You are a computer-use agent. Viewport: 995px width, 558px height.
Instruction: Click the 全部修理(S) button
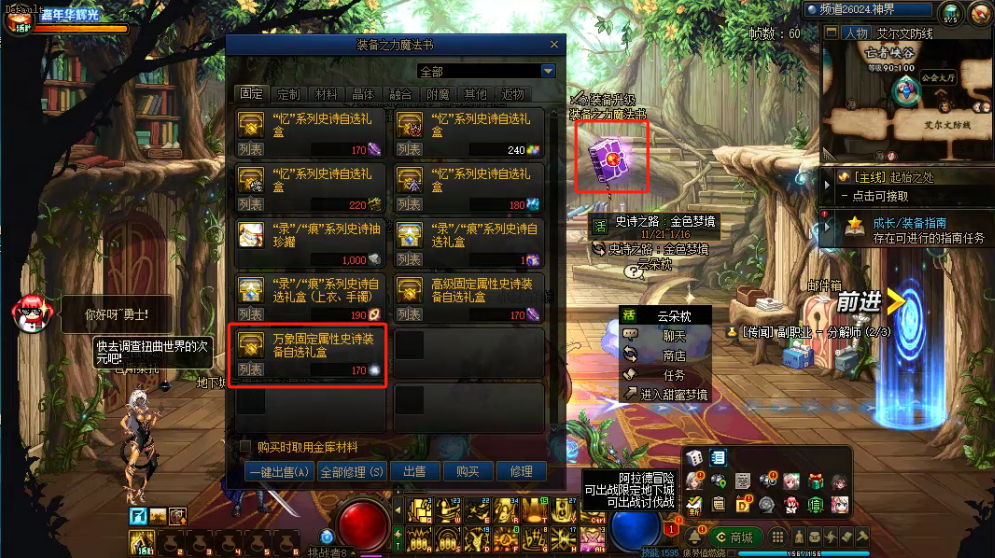click(x=351, y=472)
